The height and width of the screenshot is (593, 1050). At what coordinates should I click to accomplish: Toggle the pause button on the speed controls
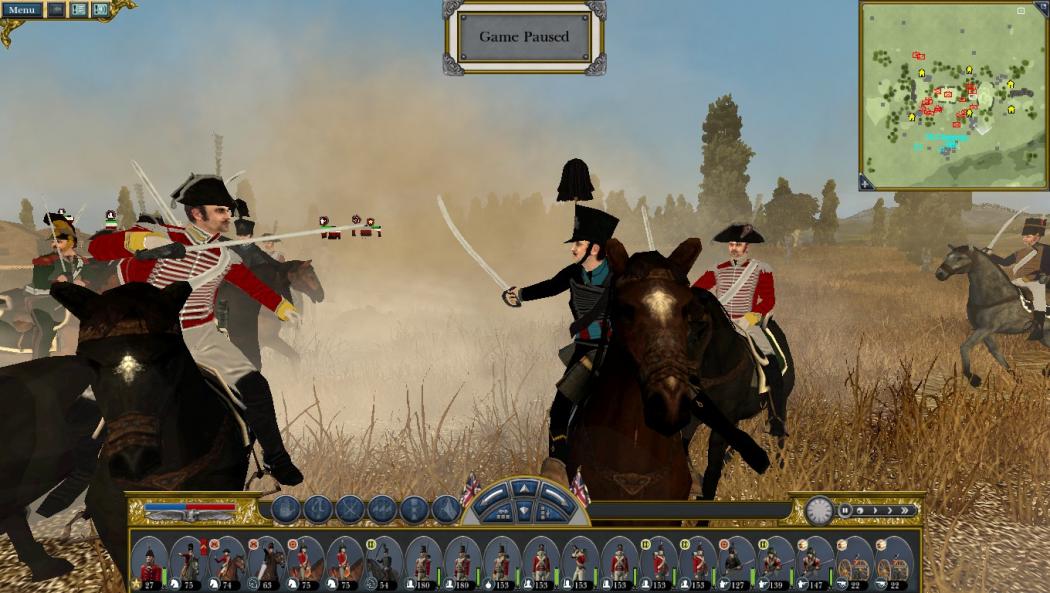pos(846,510)
